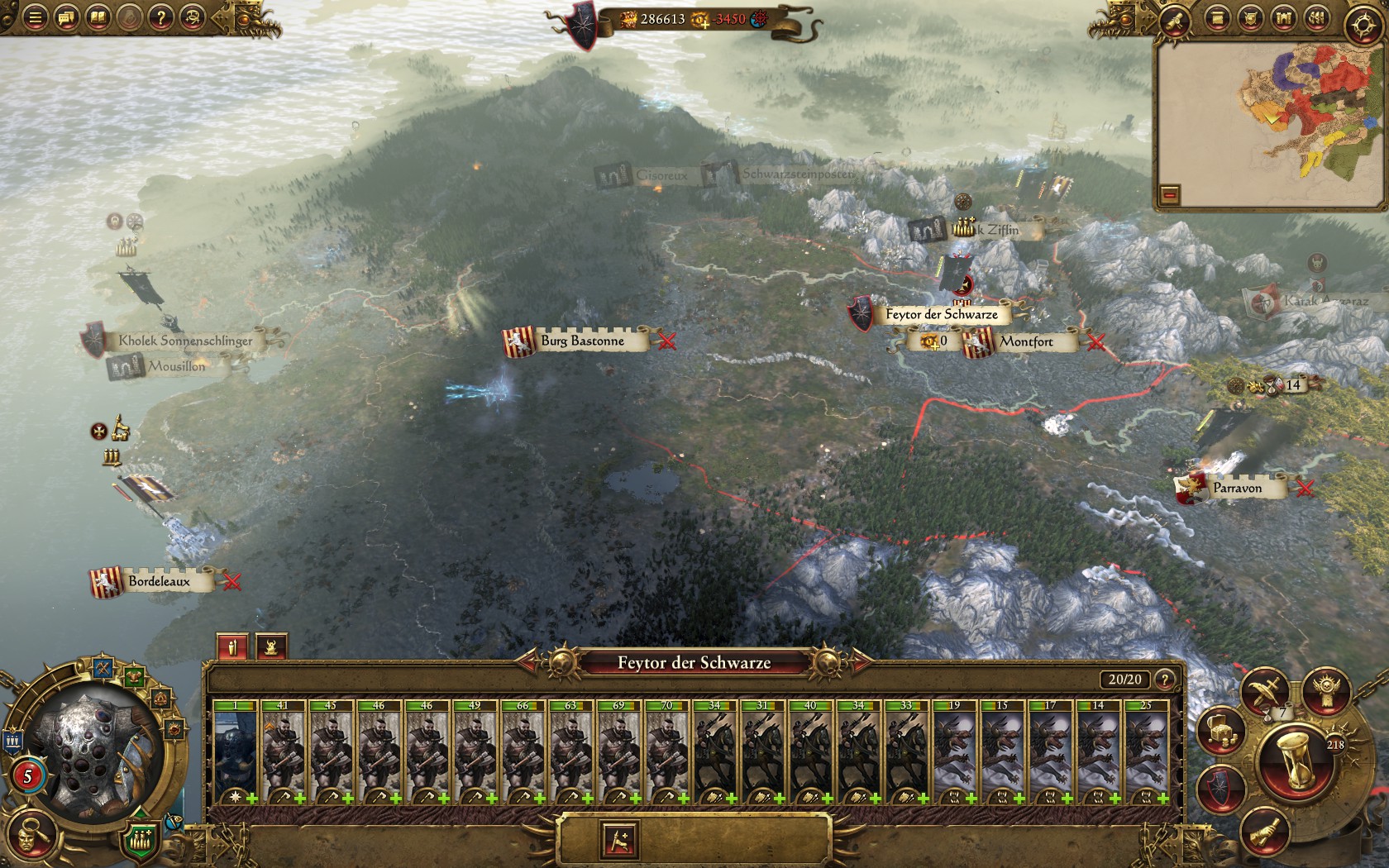Open the chat speech-bubble button

66,17
